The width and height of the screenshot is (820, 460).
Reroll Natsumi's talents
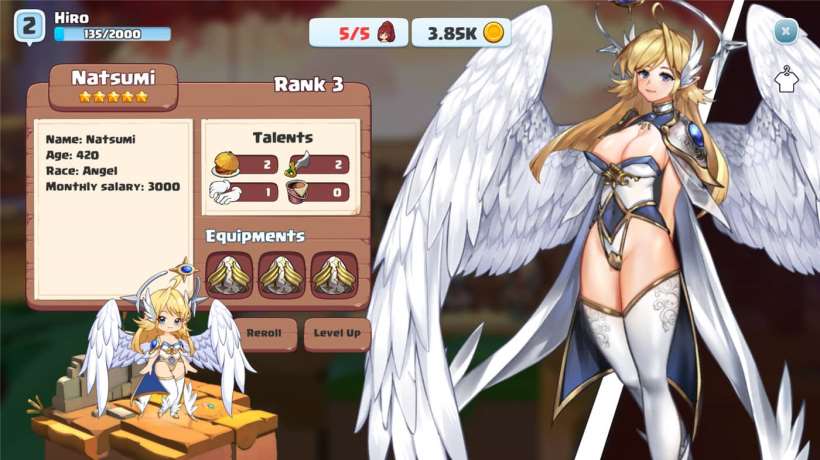click(265, 334)
